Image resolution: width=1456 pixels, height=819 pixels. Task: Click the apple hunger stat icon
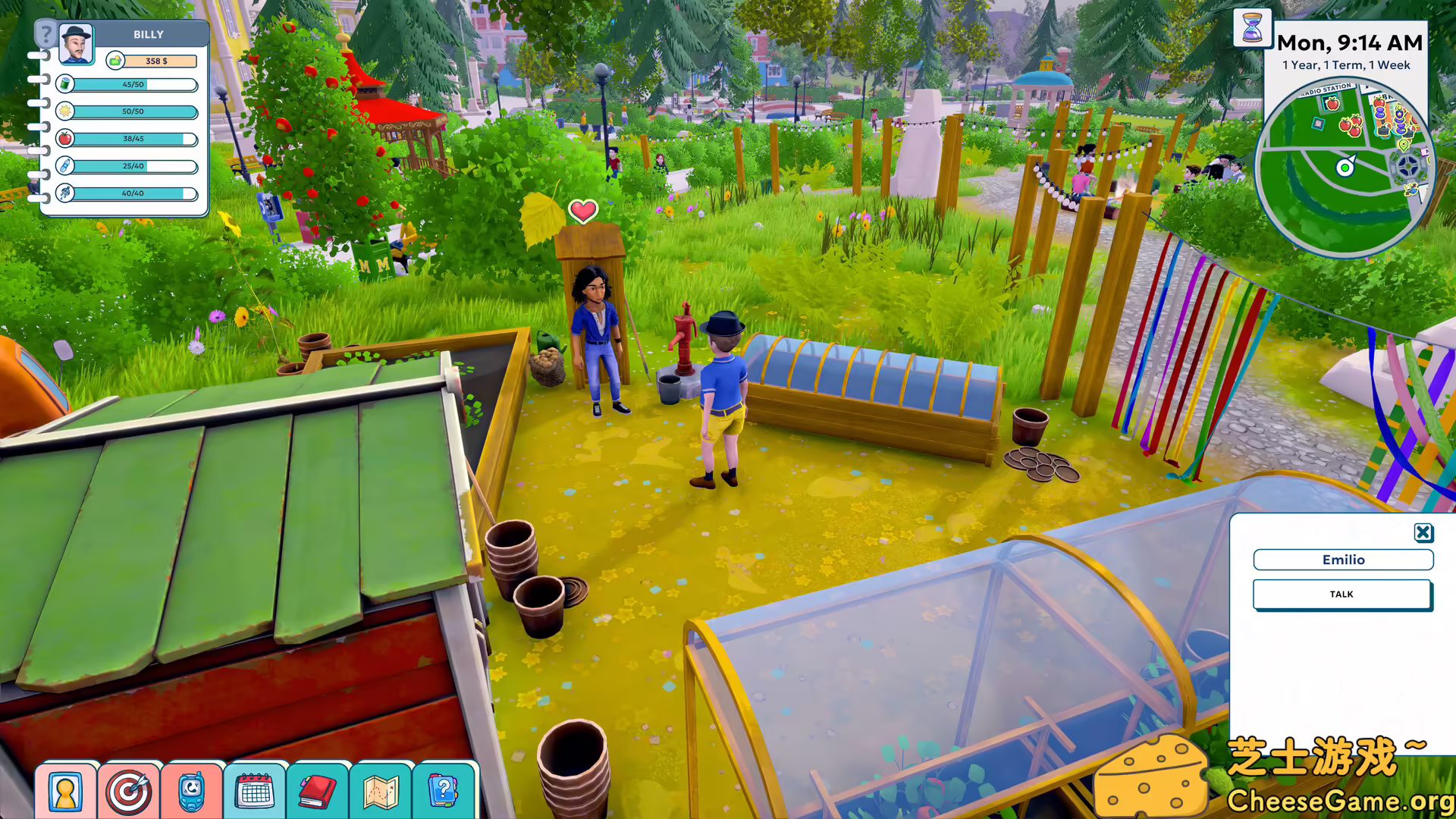point(65,140)
